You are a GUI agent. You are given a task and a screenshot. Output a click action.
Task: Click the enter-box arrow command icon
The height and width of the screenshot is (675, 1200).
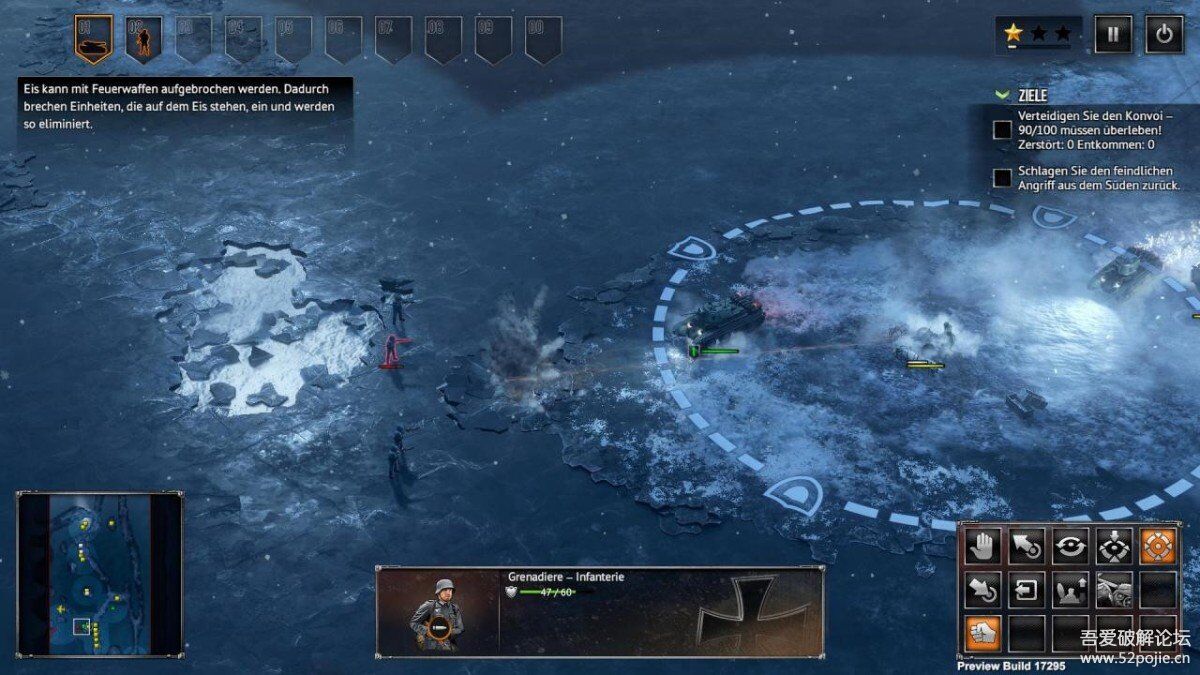[x=1026, y=590]
